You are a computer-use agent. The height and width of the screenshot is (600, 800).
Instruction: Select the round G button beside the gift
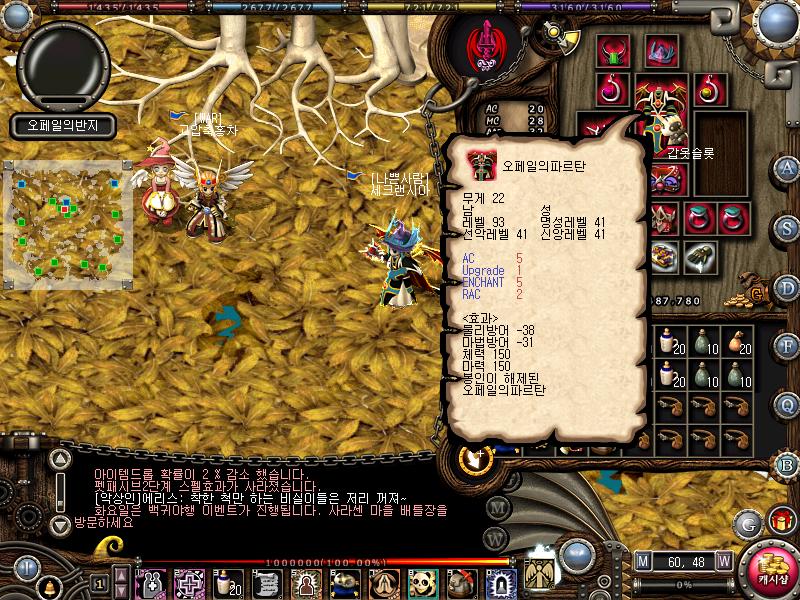click(749, 523)
